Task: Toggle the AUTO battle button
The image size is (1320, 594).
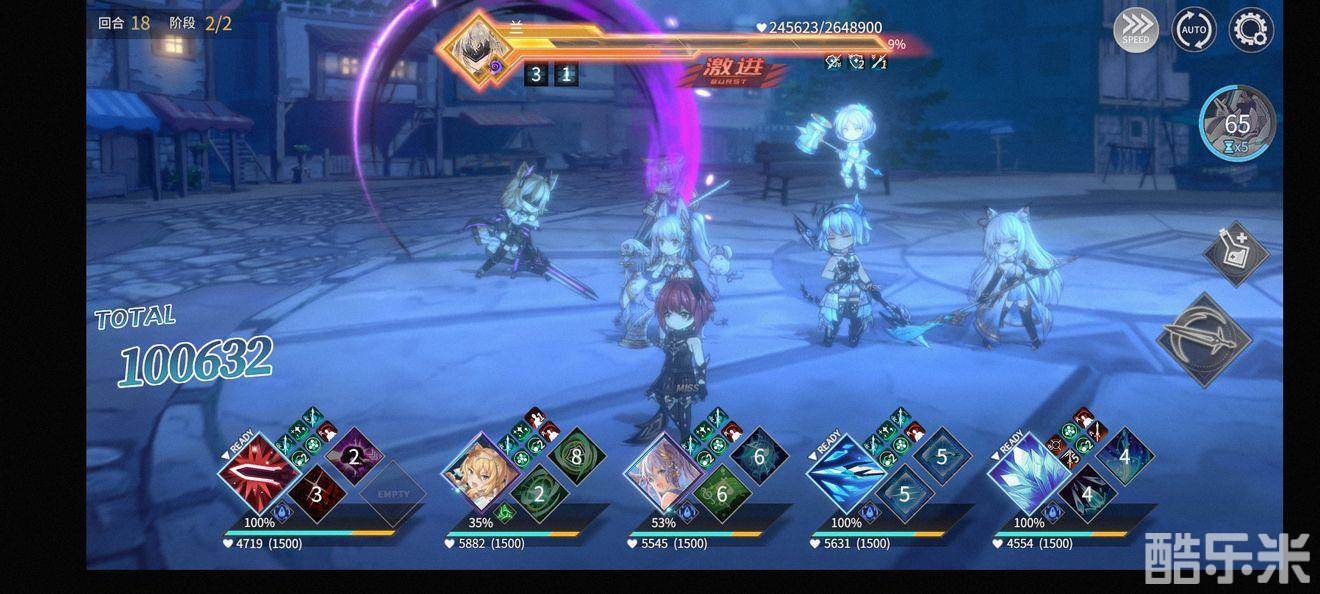Action: coord(1194,30)
